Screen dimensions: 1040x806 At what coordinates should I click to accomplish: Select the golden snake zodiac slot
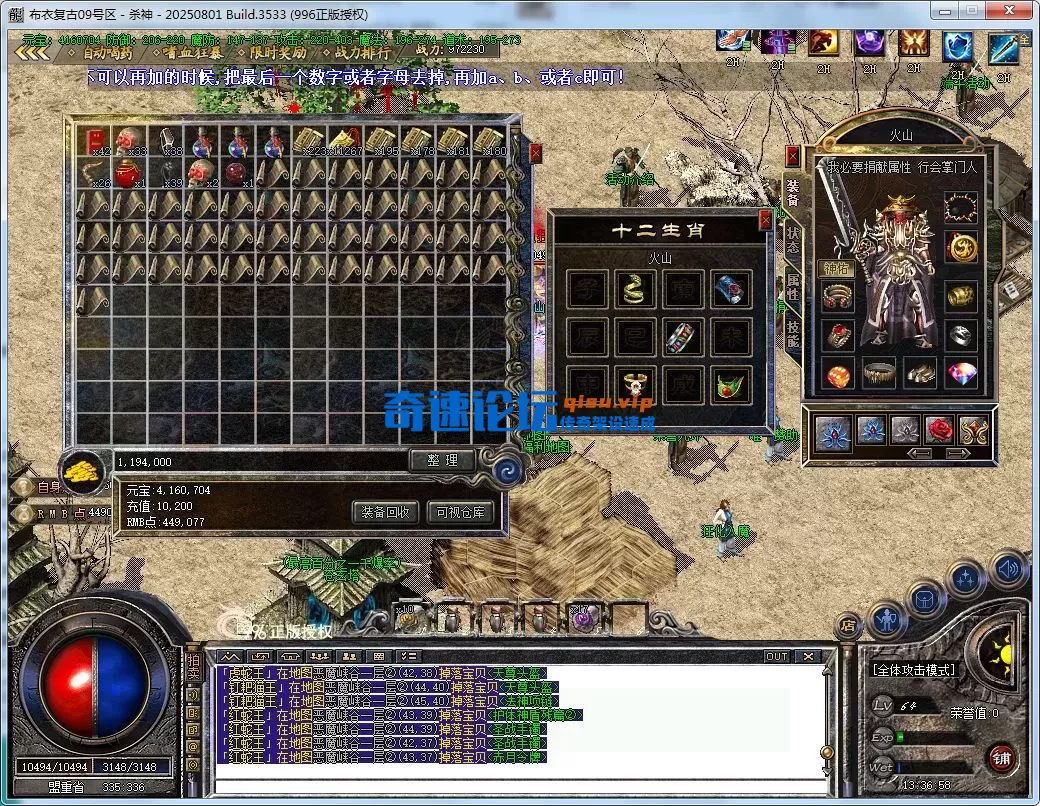pyautogui.click(x=632, y=289)
